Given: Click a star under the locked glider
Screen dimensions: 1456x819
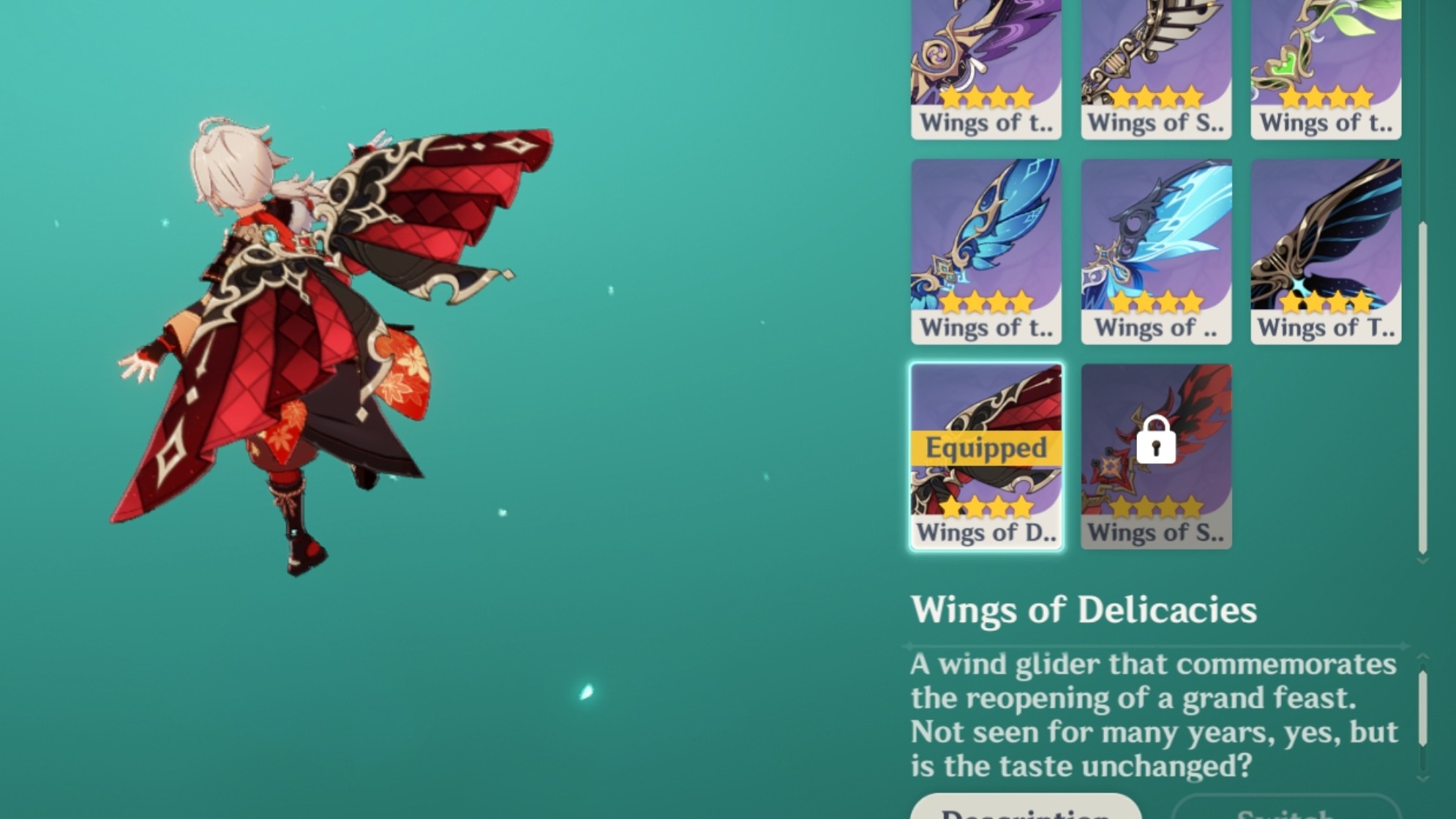Looking at the screenshot, I should tap(1156, 505).
